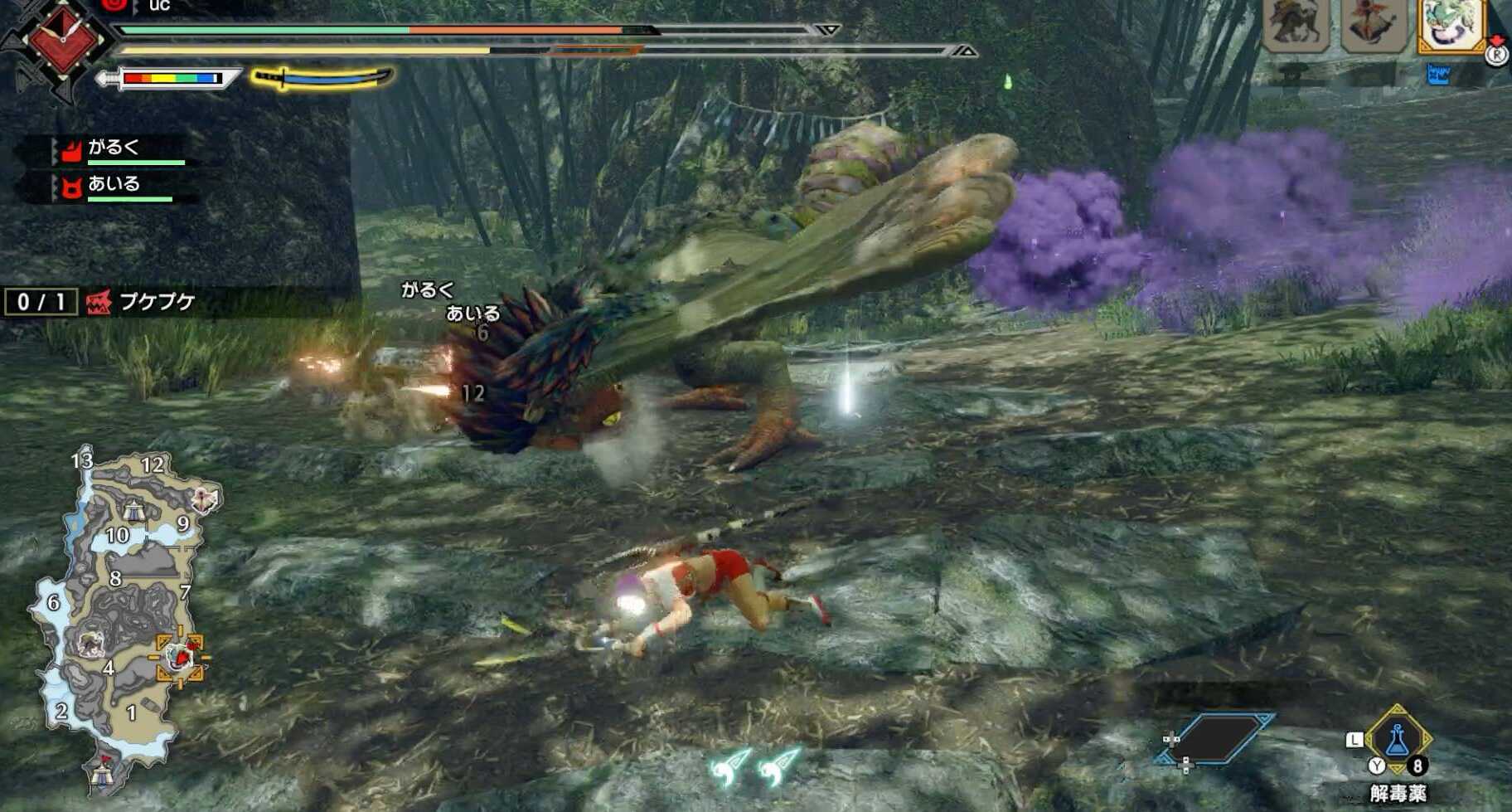Toggle the L button prompt beside the item bar
Viewport: 1512px width, 812px height.
coord(1354,739)
